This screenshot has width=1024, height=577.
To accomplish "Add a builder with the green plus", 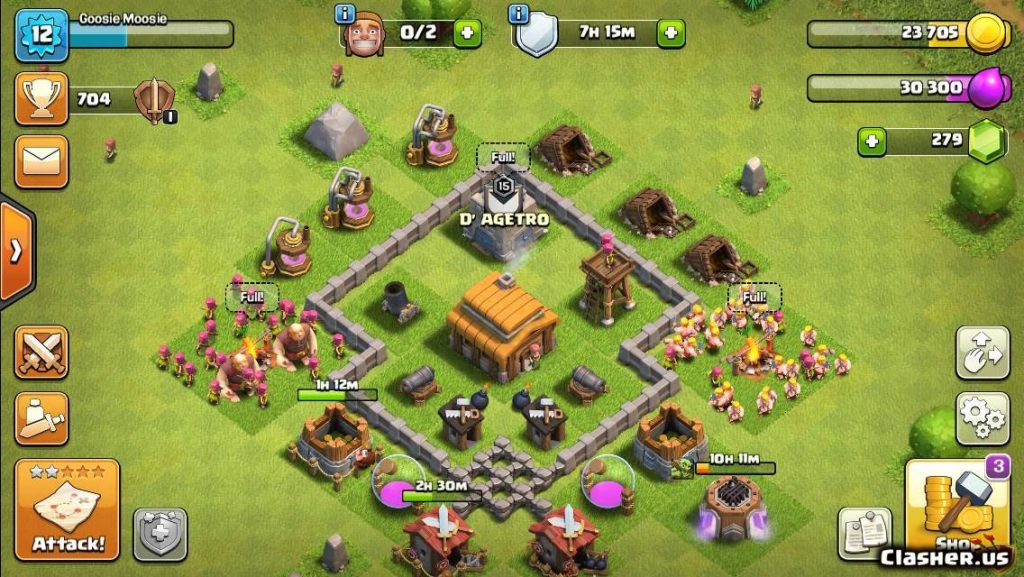I will point(467,33).
